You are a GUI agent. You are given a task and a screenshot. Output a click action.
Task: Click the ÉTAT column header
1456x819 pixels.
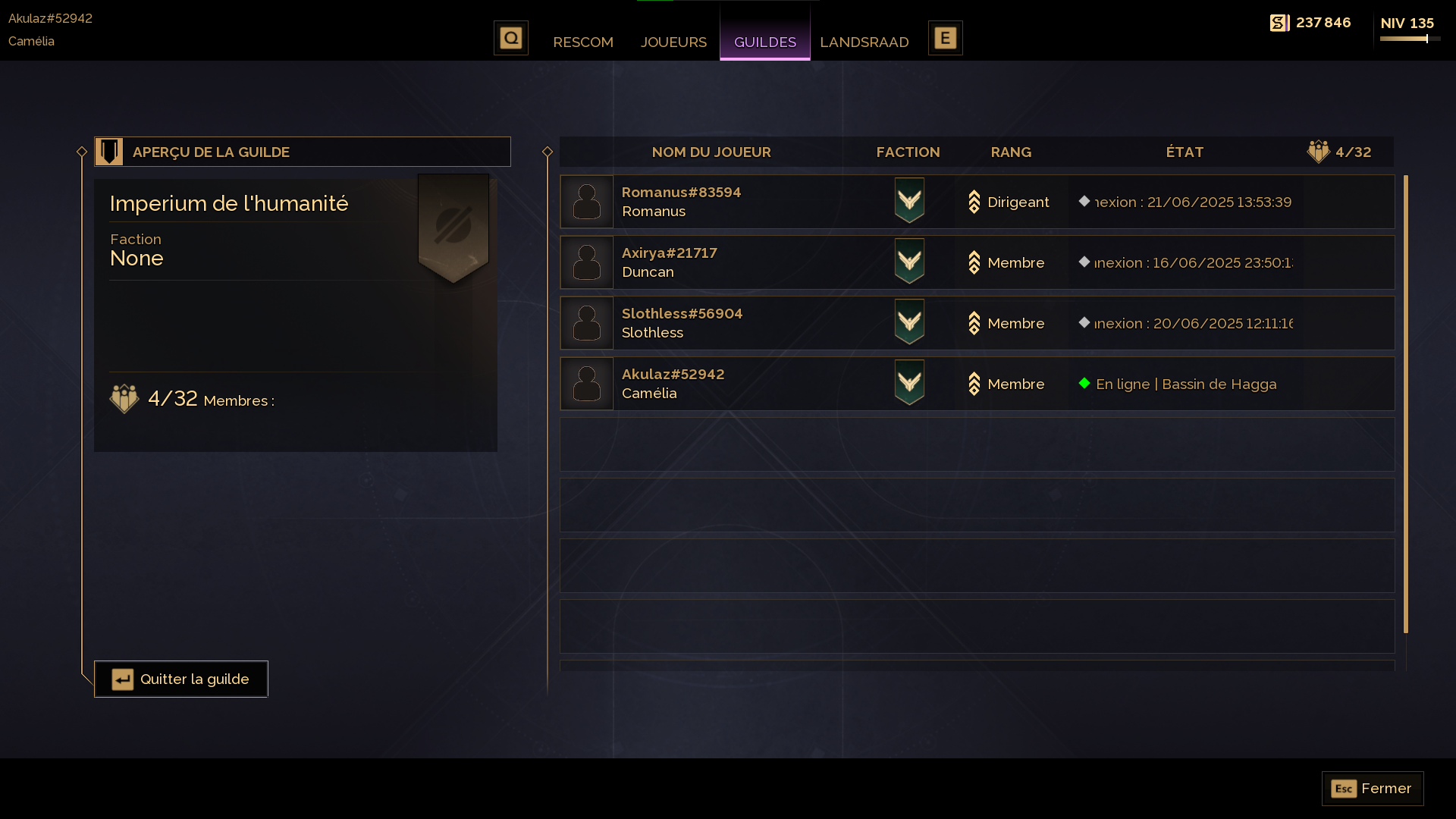(x=1185, y=152)
